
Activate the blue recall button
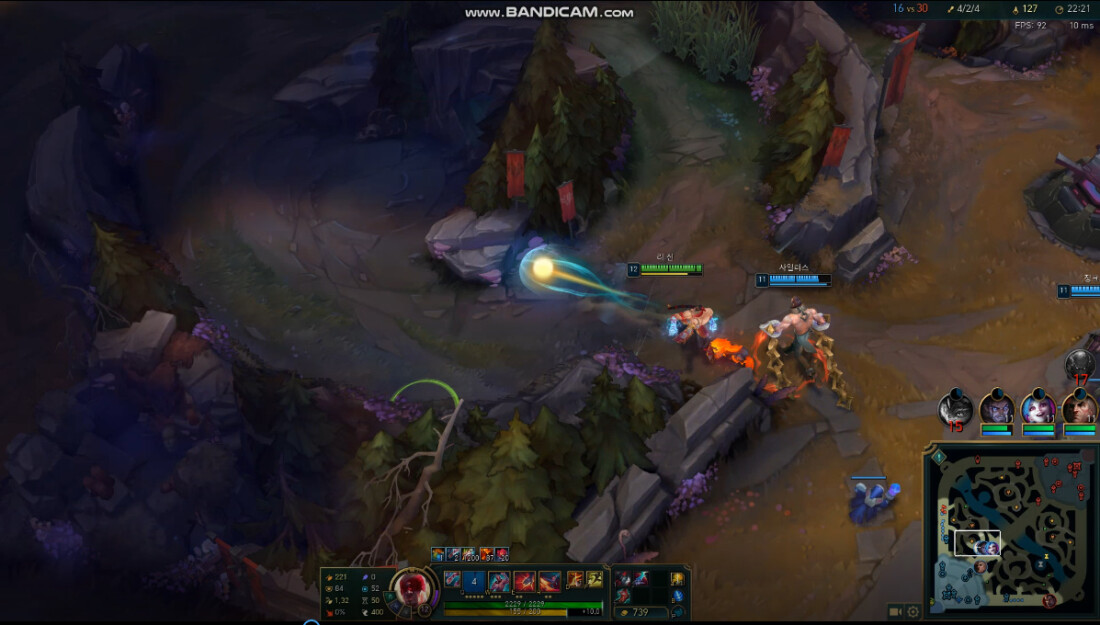pyautogui.click(x=678, y=597)
